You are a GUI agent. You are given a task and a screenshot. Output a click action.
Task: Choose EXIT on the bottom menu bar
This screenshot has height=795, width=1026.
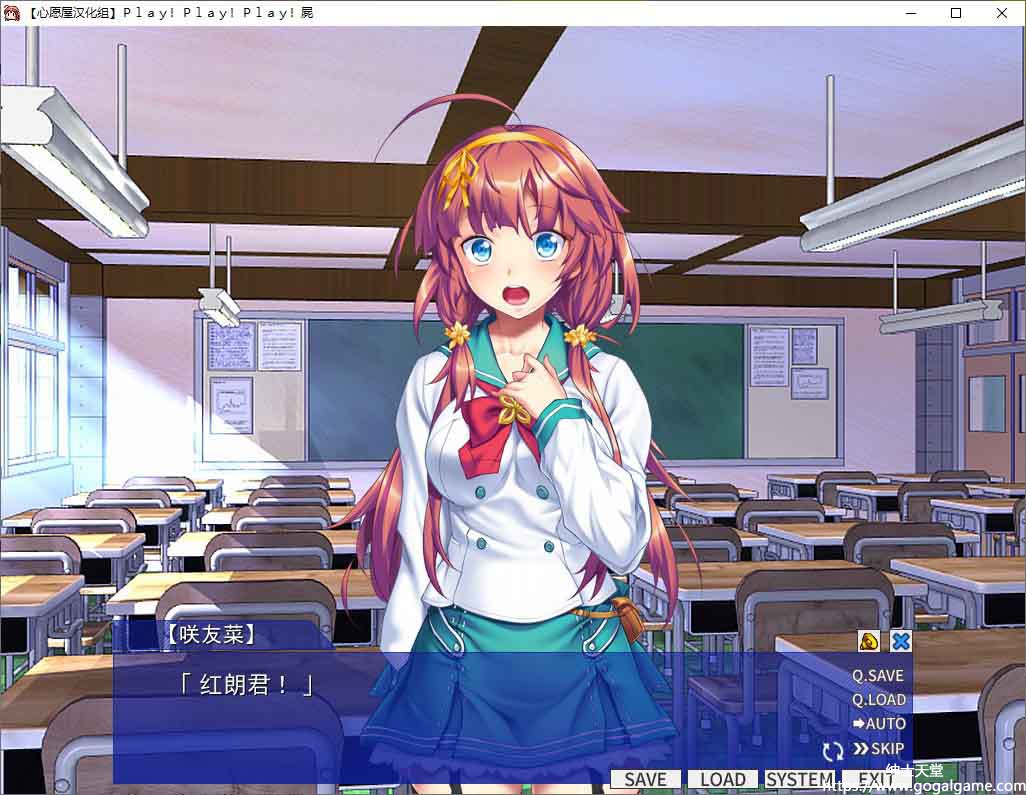[875, 780]
